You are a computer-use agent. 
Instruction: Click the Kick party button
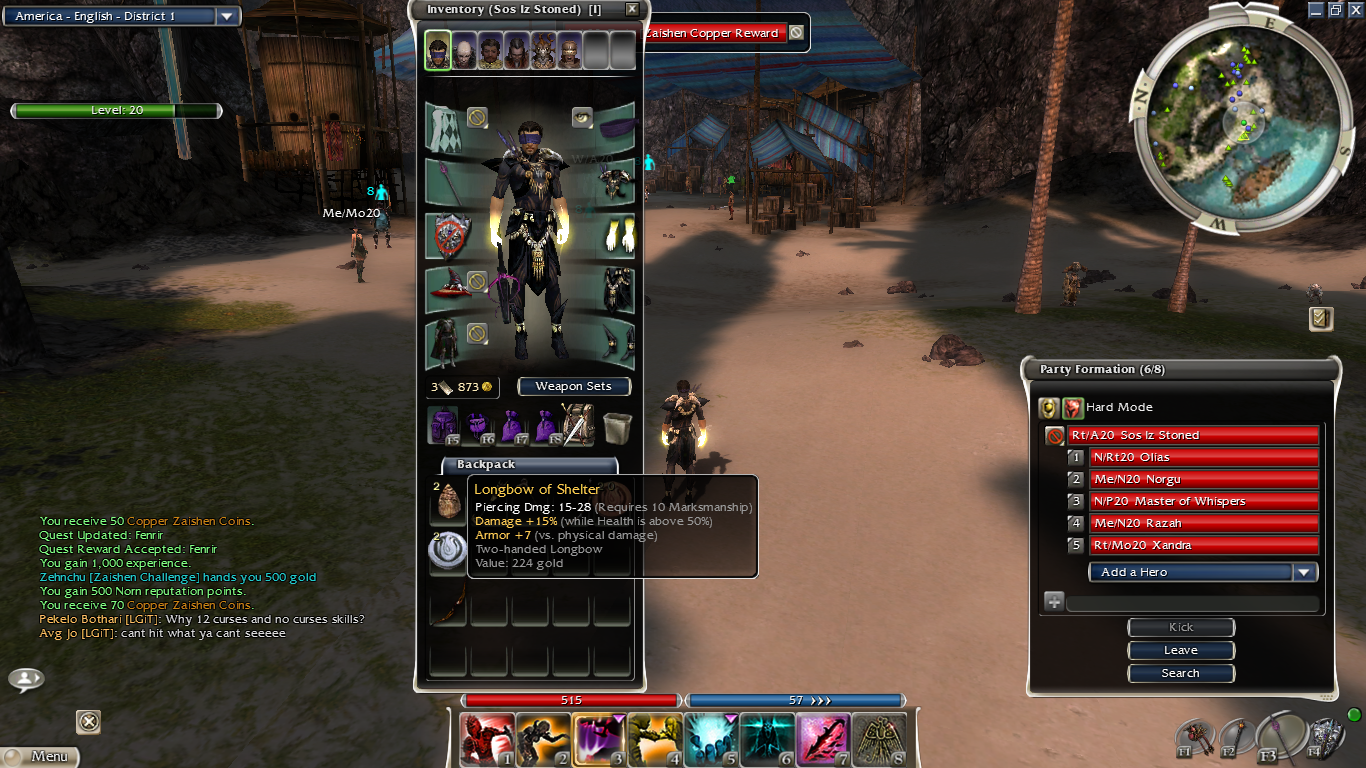[x=1181, y=627]
